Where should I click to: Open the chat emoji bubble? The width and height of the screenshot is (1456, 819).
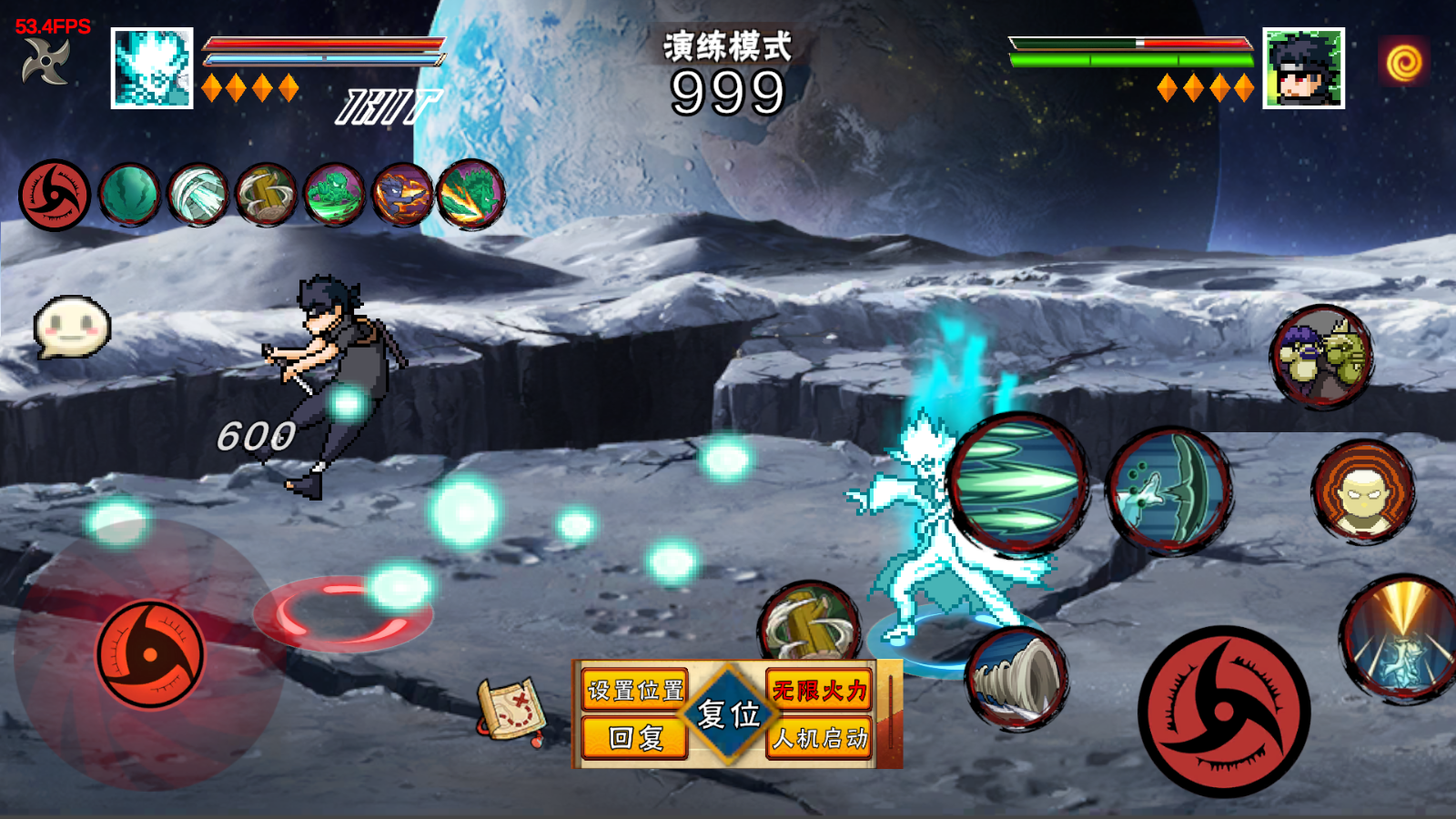click(72, 326)
